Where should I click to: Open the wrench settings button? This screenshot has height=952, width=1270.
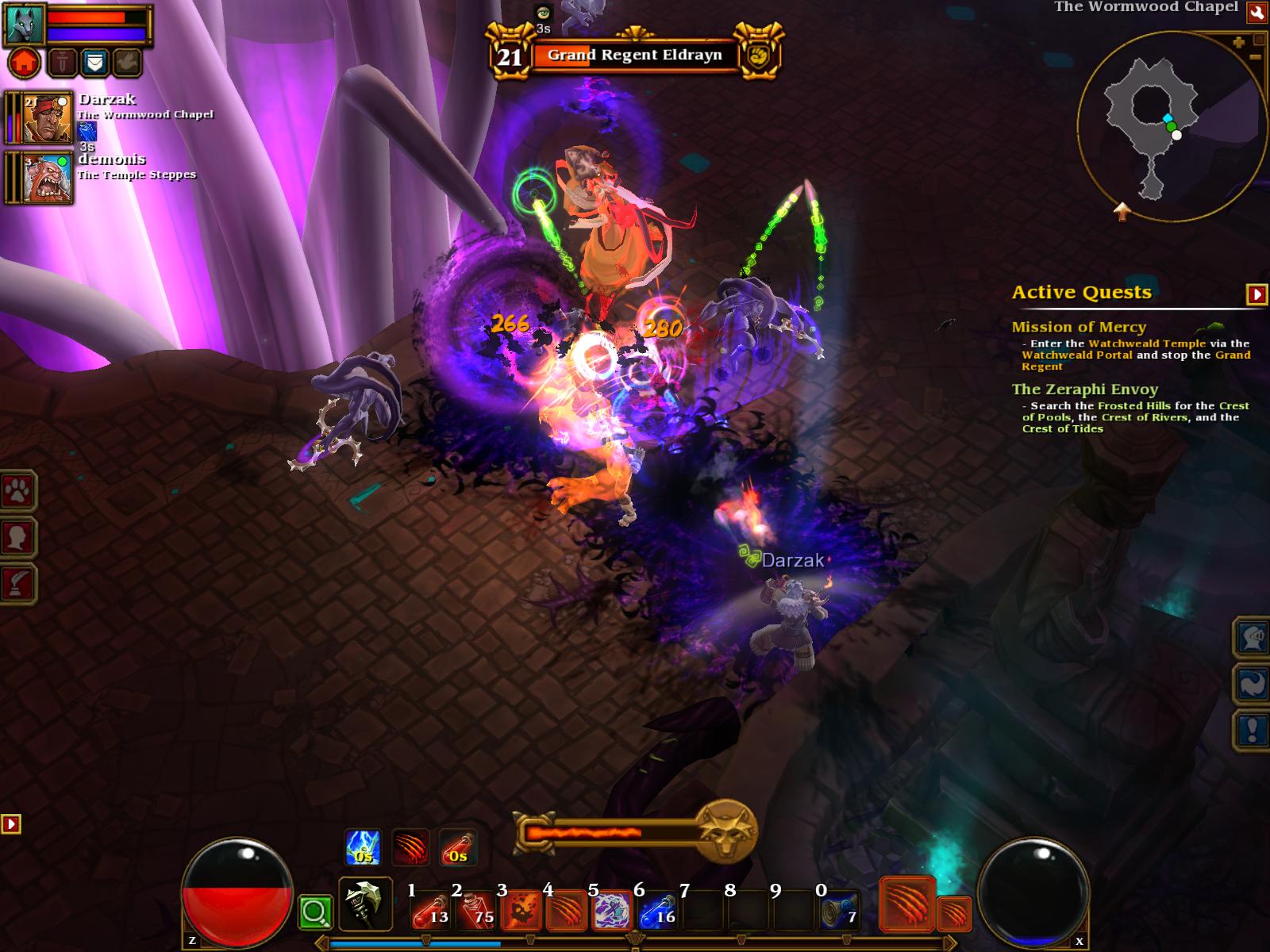click(x=1257, y=12)
